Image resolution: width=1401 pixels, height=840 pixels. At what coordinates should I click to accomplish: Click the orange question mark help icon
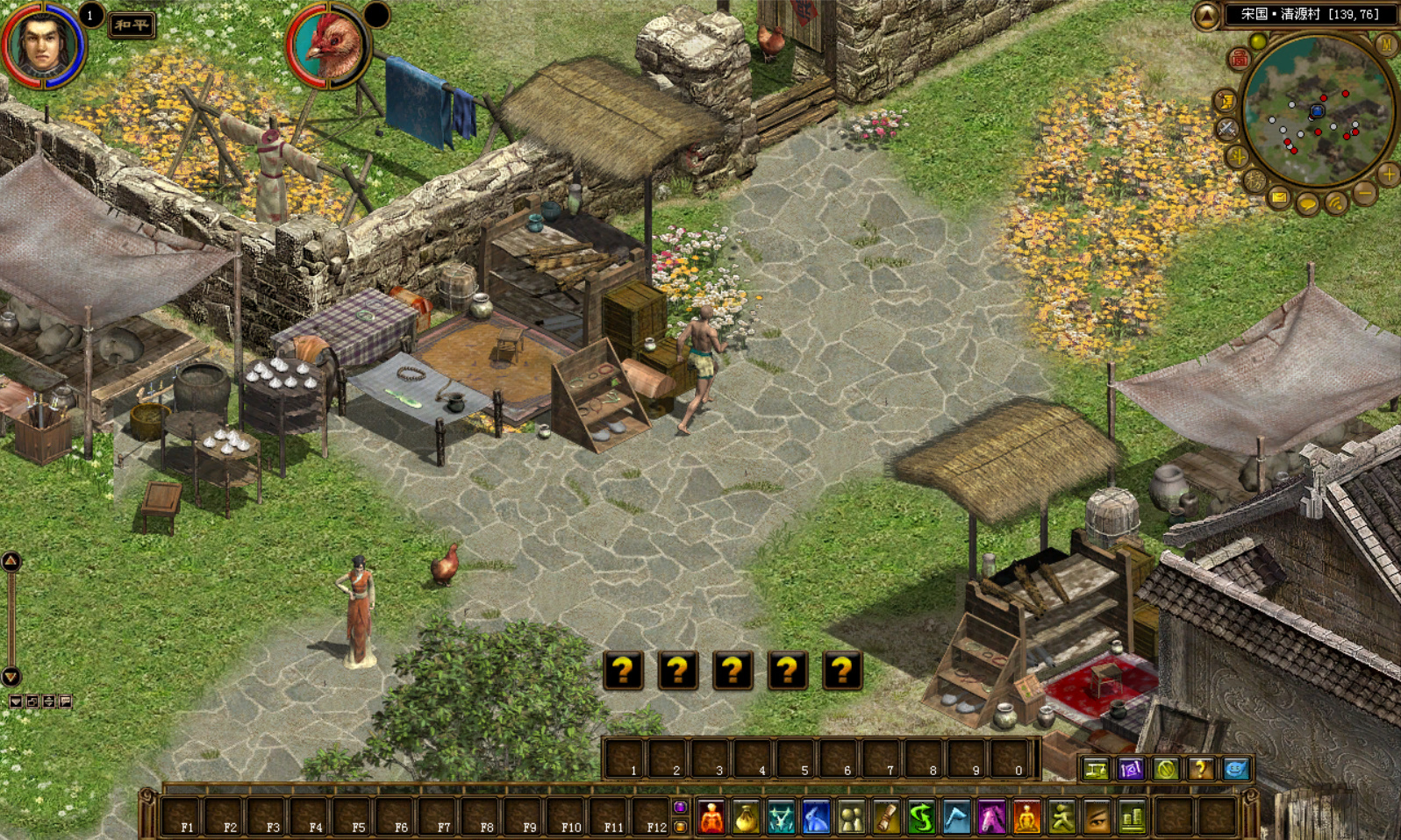coord(1200,769)
